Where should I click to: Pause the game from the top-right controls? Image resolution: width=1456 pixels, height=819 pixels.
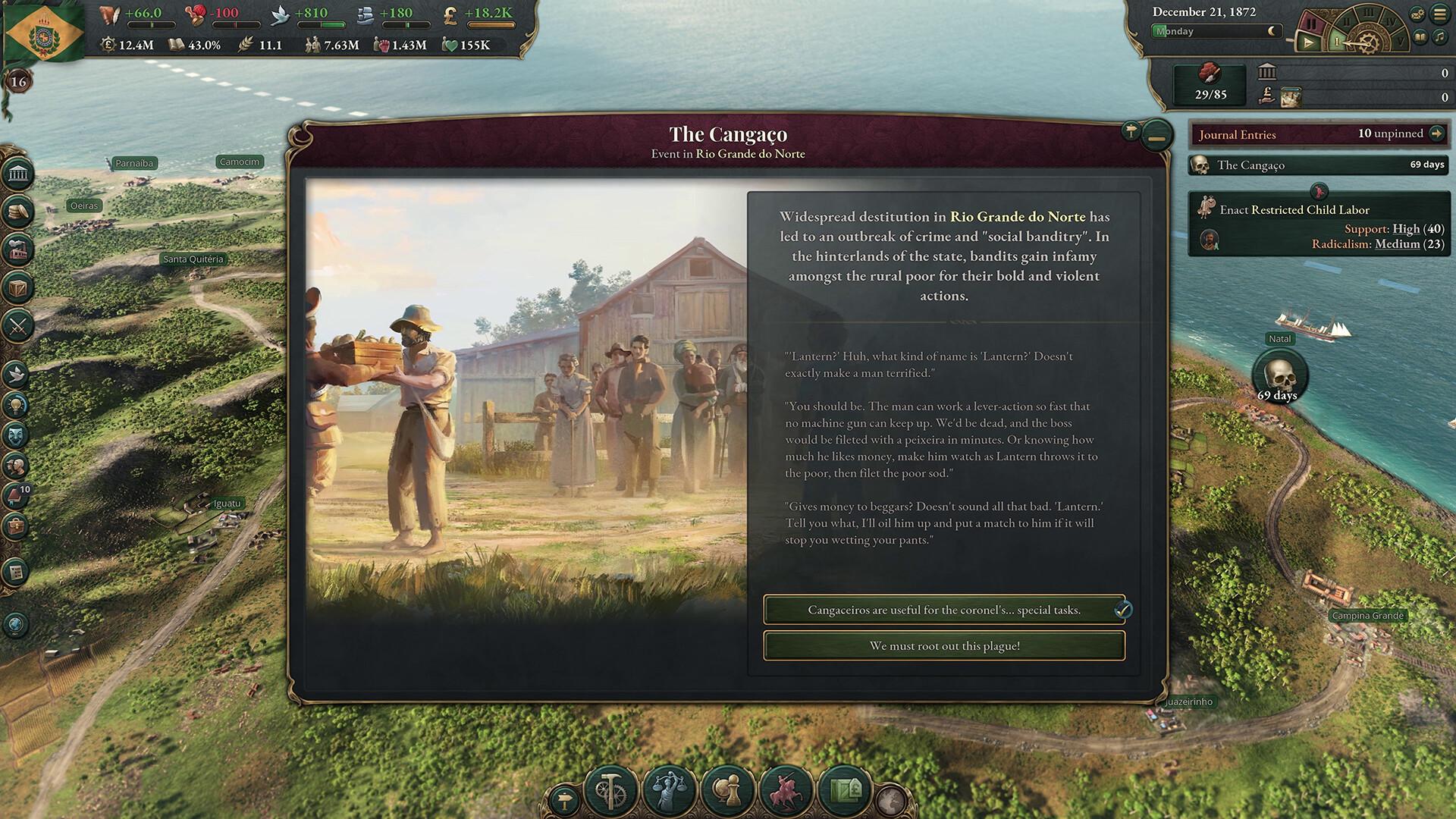tap(1311, 22)
